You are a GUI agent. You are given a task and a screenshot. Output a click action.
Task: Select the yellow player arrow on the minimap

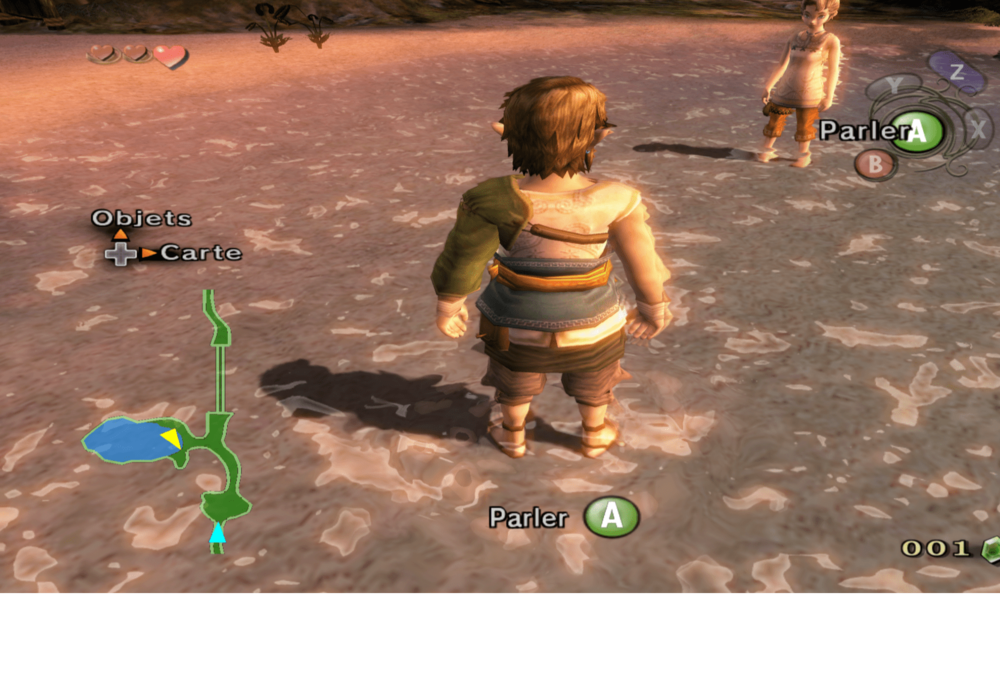click(171, 438)
